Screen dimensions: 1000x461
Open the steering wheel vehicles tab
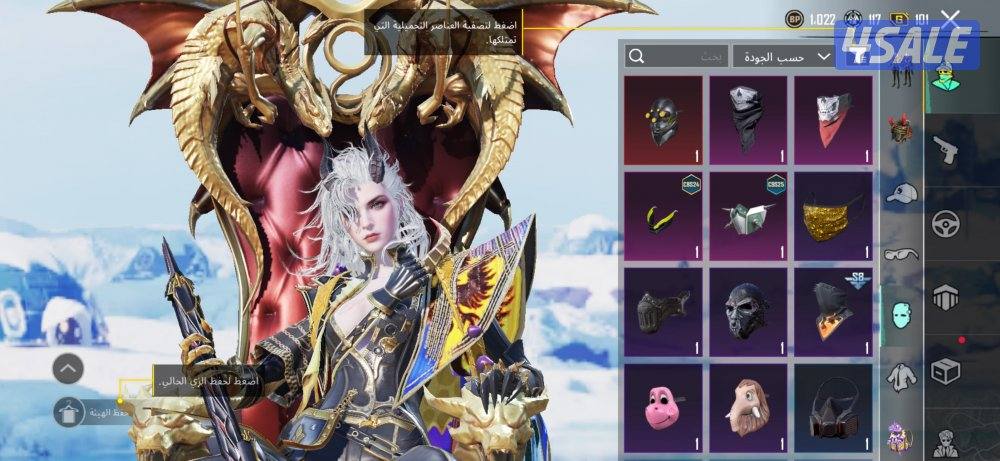tap(945, 223)
